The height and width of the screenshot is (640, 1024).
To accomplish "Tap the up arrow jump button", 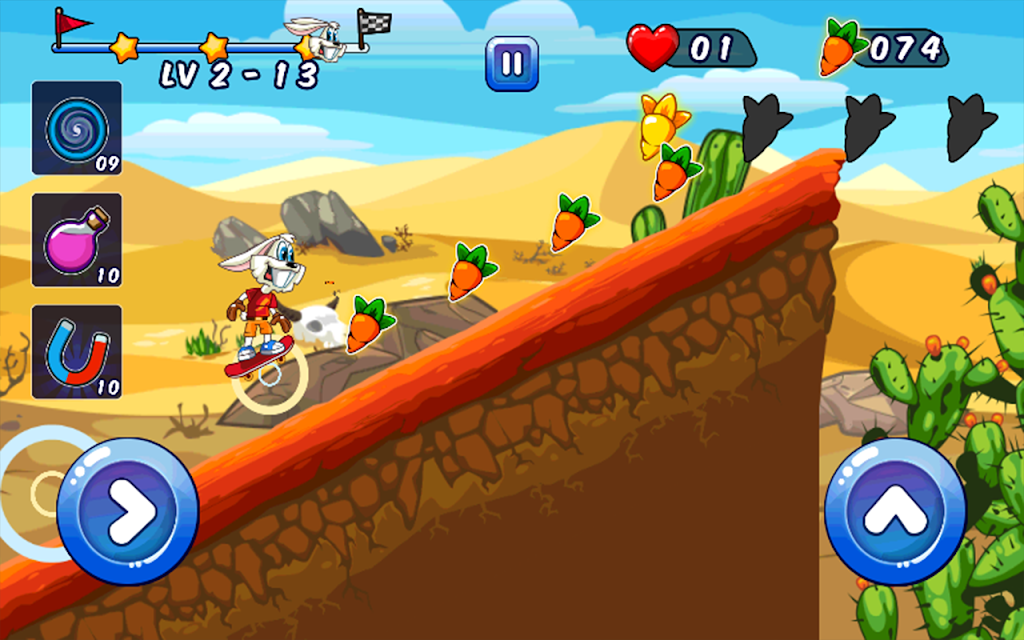I will 895,510.
